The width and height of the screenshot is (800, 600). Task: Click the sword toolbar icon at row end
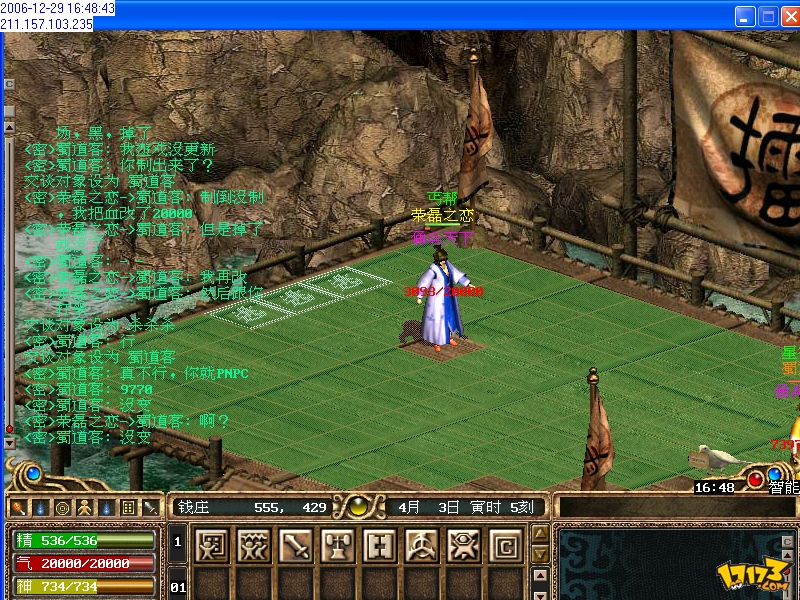[150, 507]
